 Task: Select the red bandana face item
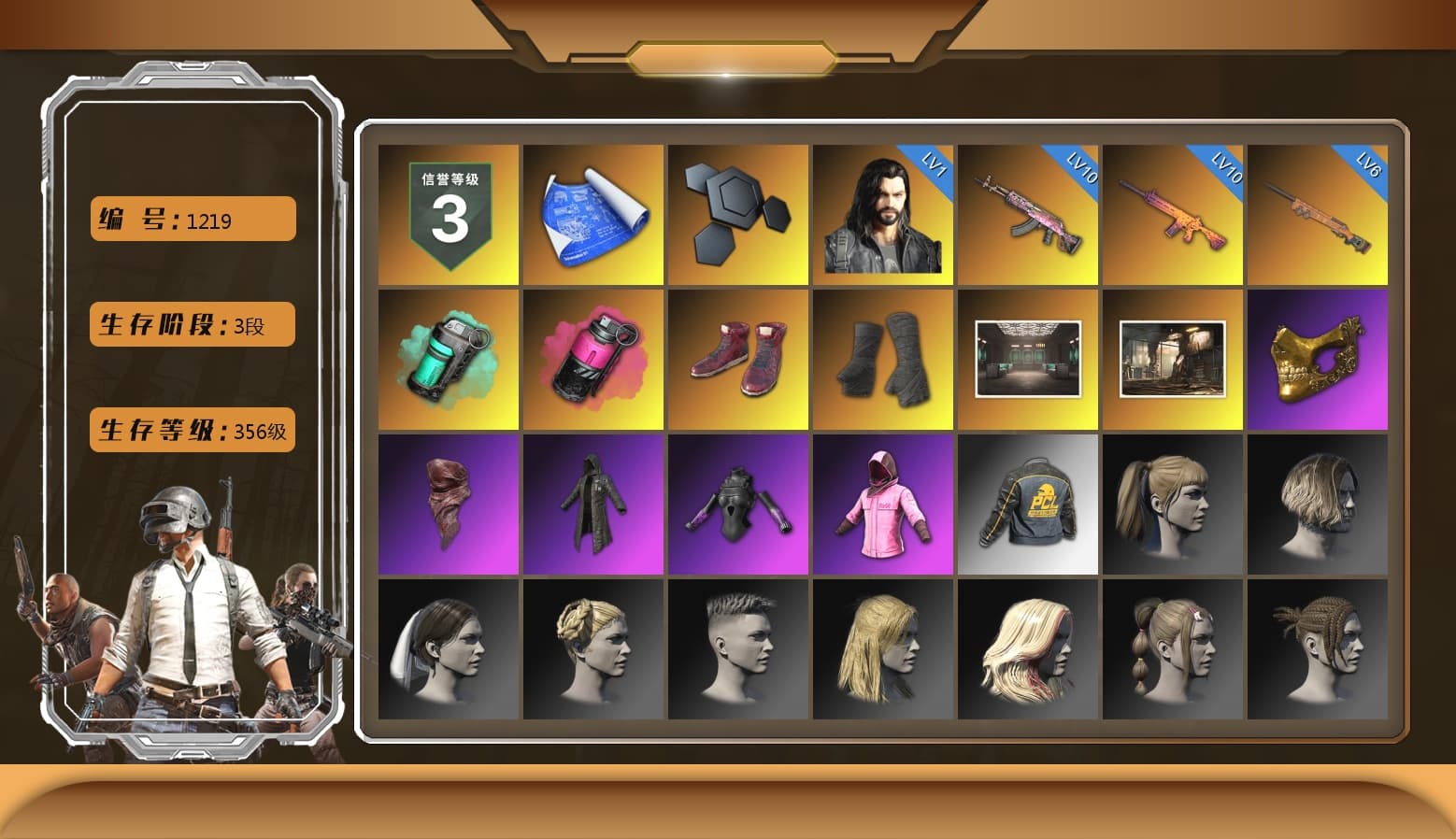coord(447,504)
